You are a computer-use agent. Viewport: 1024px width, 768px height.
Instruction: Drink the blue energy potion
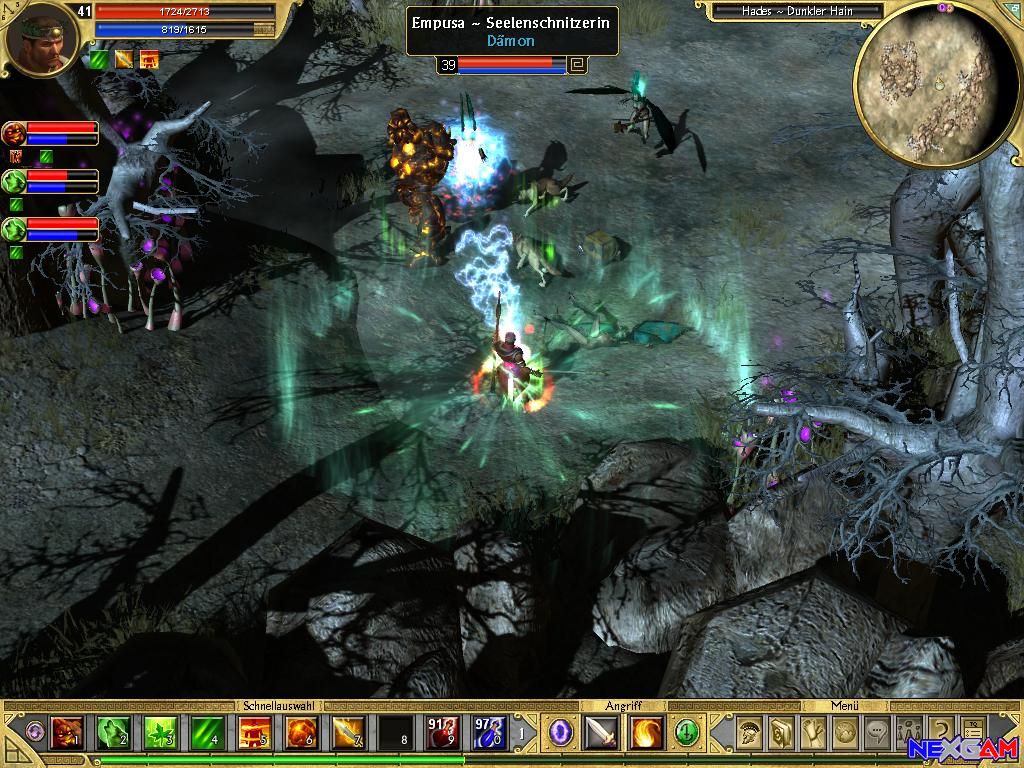(x=489, y=733)
